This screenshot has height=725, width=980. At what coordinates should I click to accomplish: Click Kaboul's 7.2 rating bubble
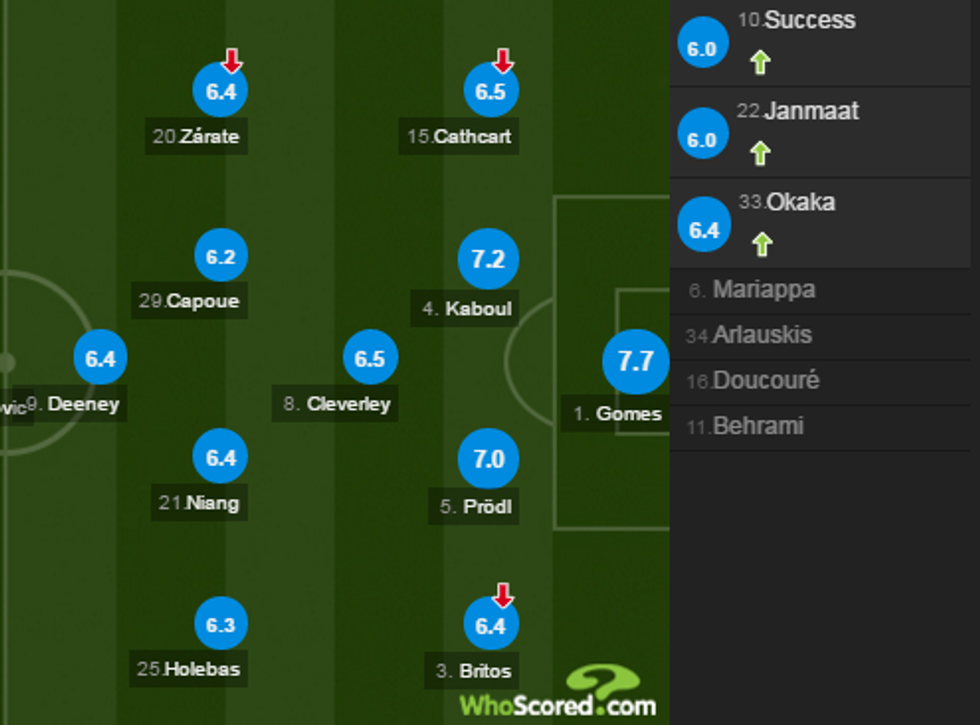pos(488,259)
